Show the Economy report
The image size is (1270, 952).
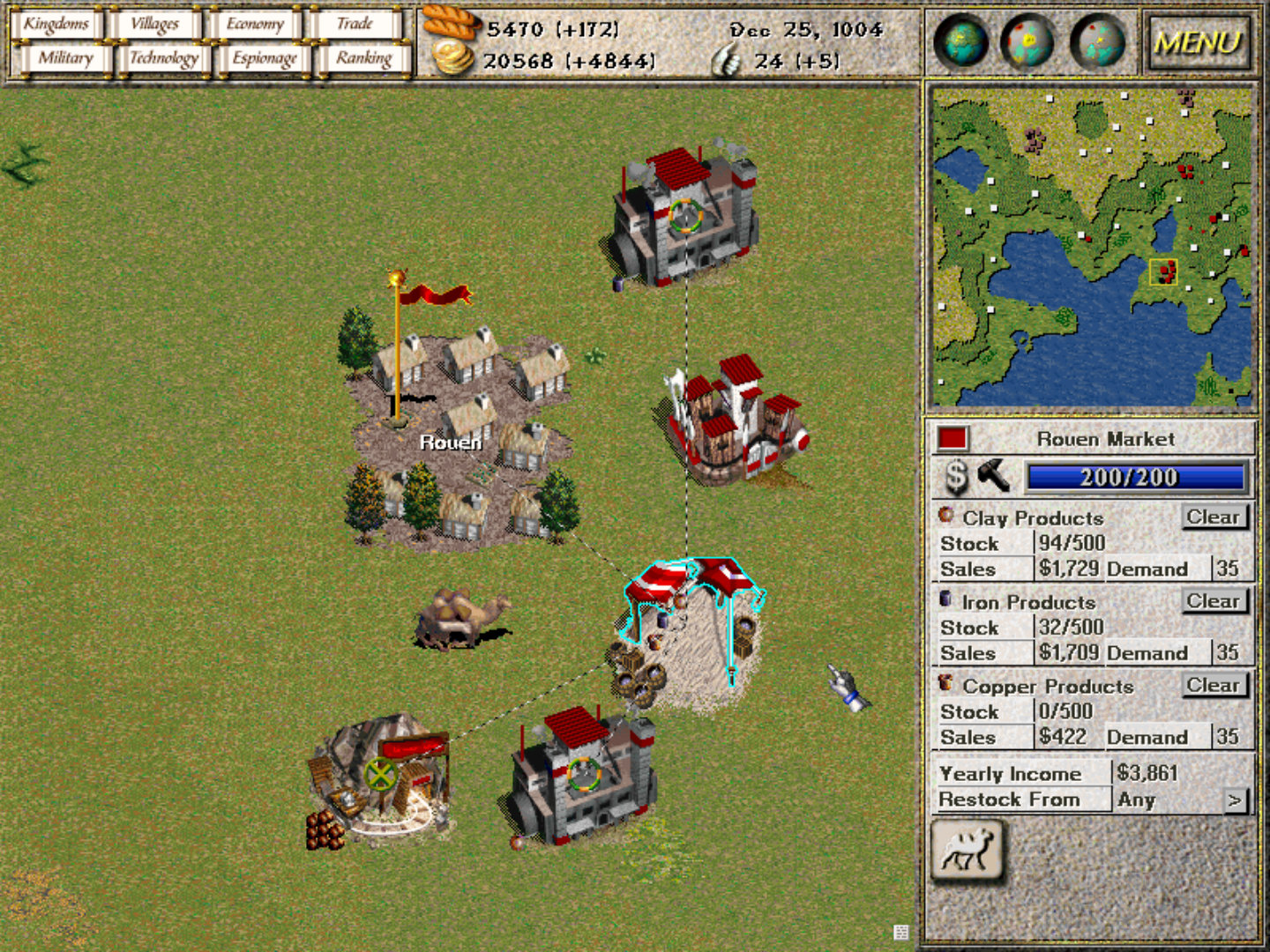point(255,24)
